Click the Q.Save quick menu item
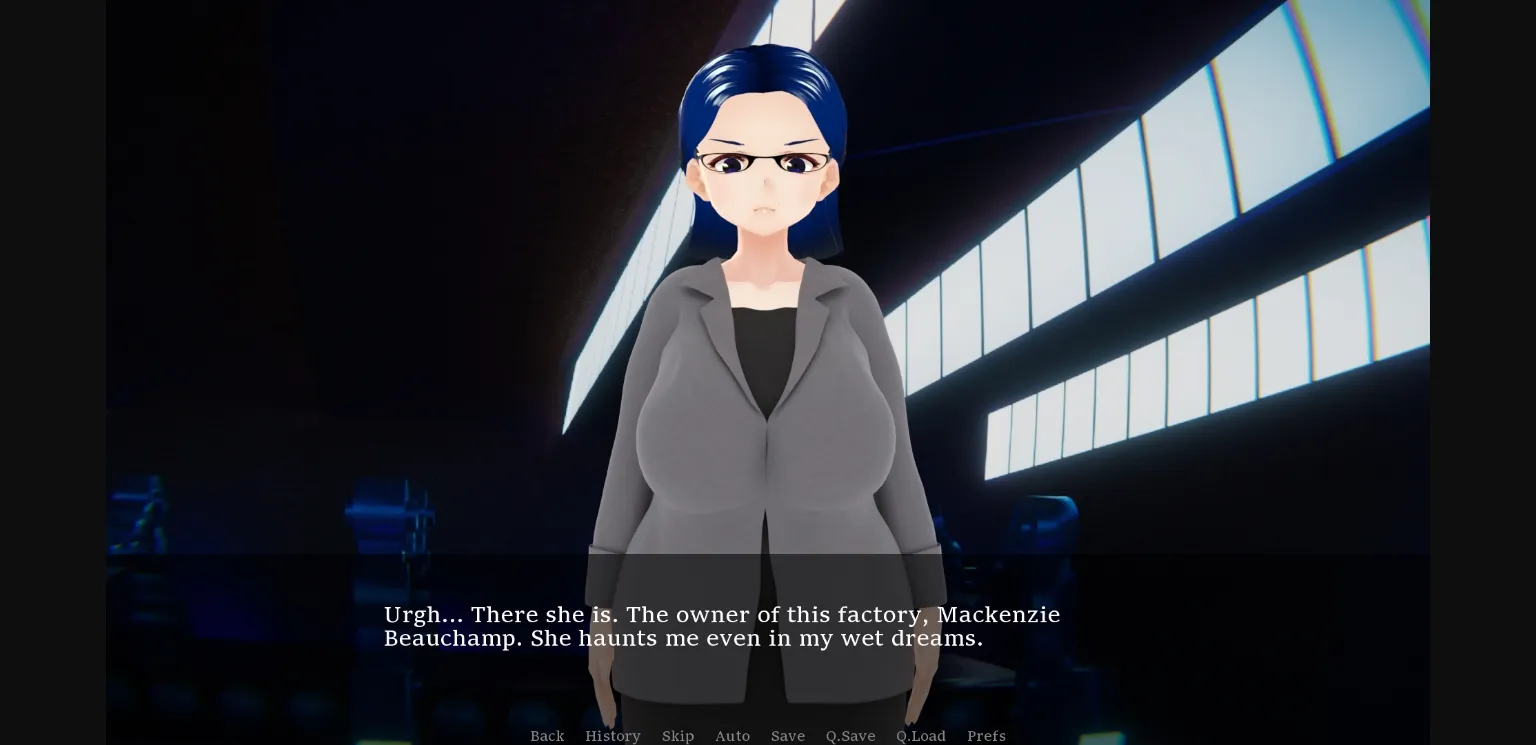1536x745 pixels. point(850,736)
